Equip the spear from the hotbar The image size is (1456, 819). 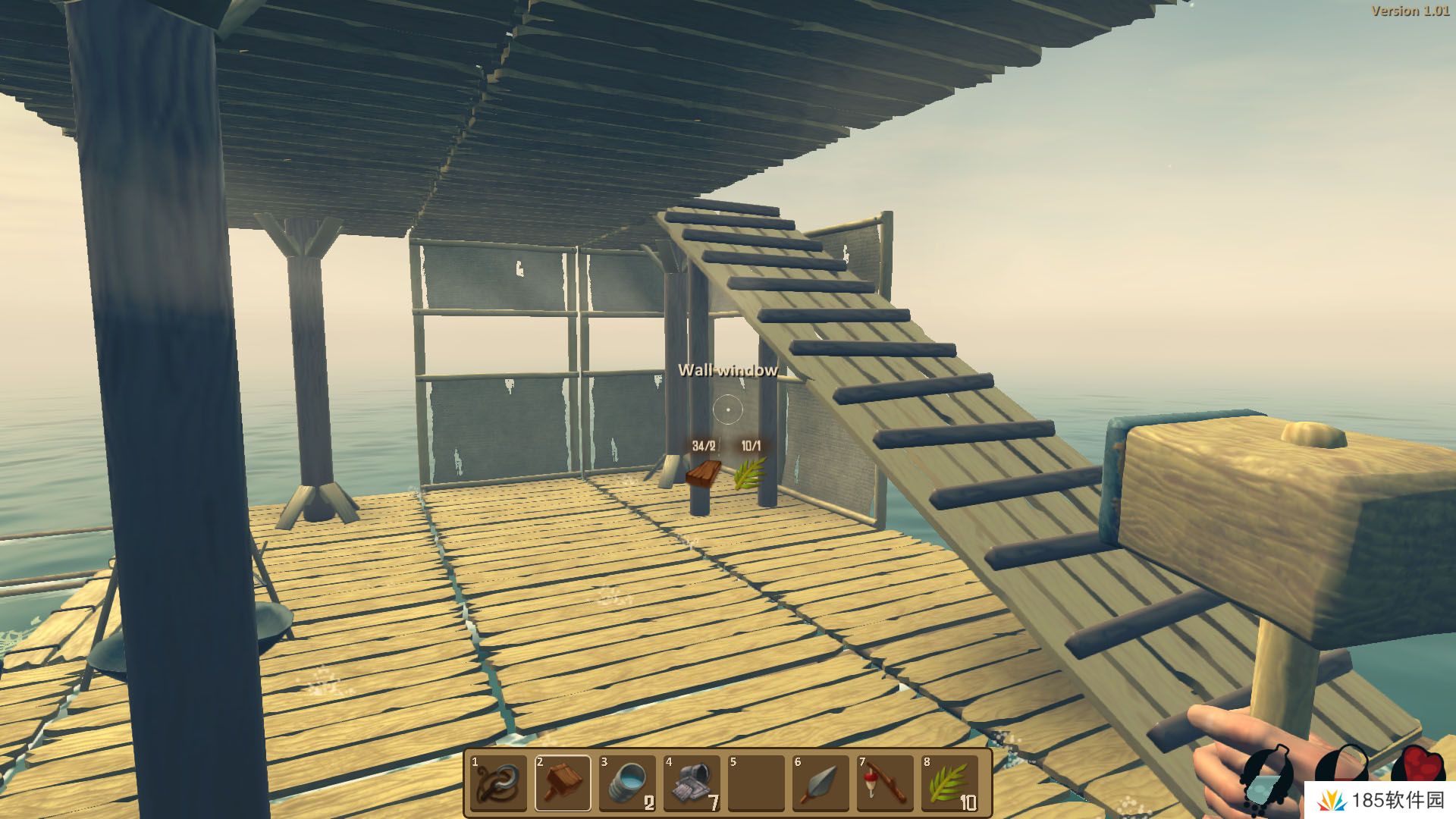(821, 783)
